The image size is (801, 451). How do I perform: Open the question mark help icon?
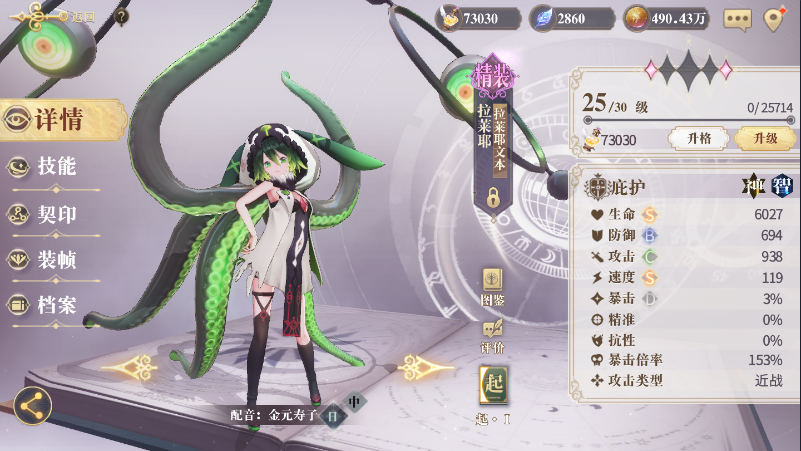pyautogui.click(x=121, y=16)
